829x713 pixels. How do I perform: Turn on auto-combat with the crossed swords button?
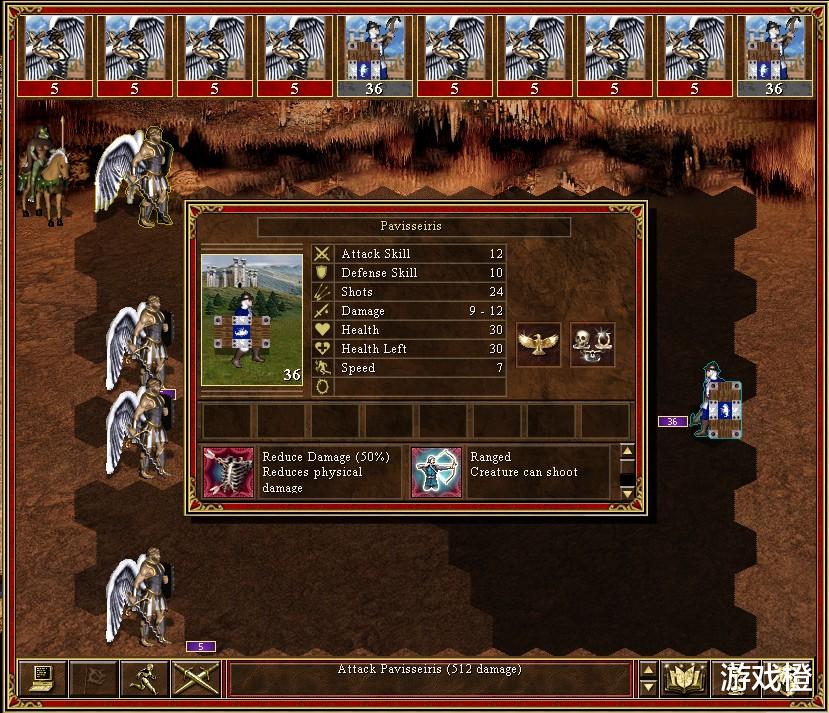(x=195, y=679)
